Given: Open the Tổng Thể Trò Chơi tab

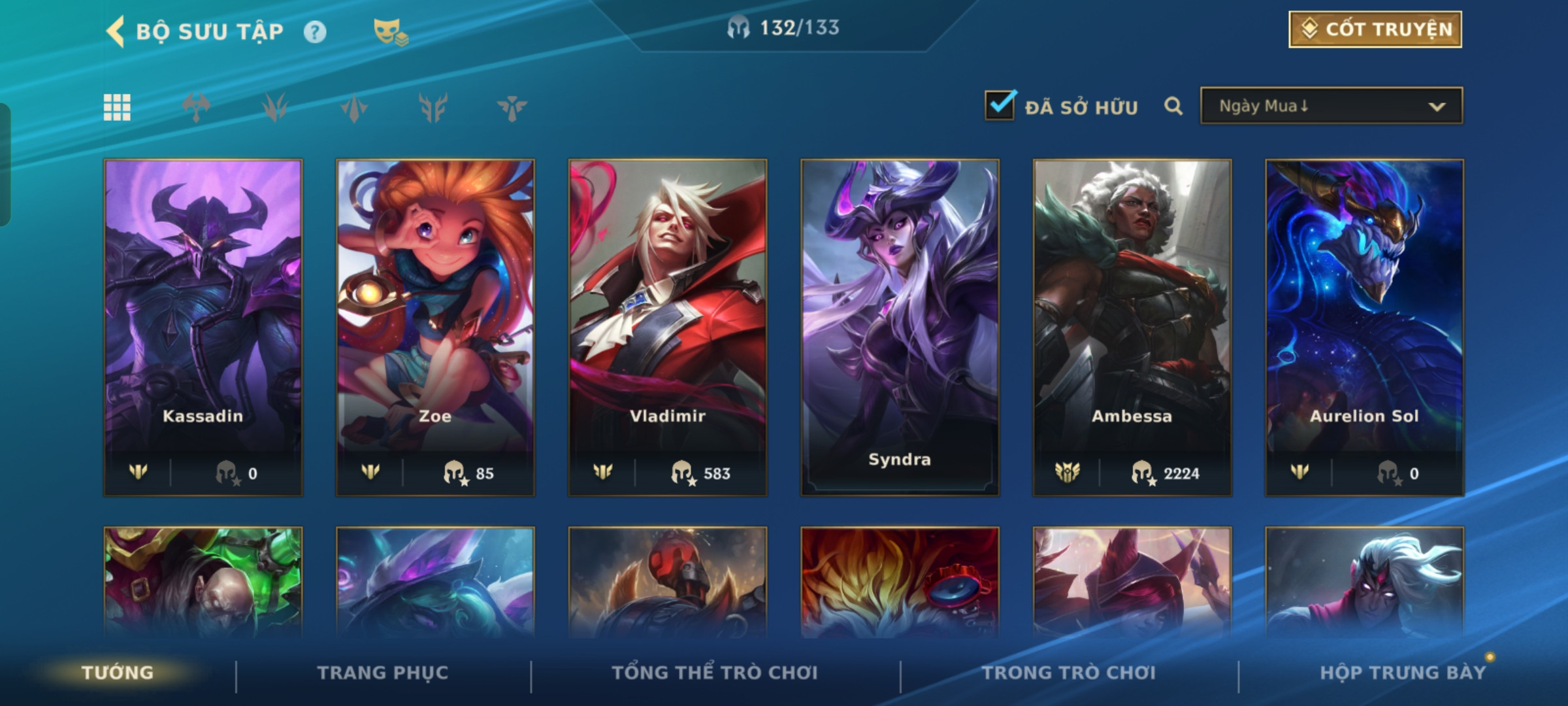Looking at the screenshot, I should 715,673.
